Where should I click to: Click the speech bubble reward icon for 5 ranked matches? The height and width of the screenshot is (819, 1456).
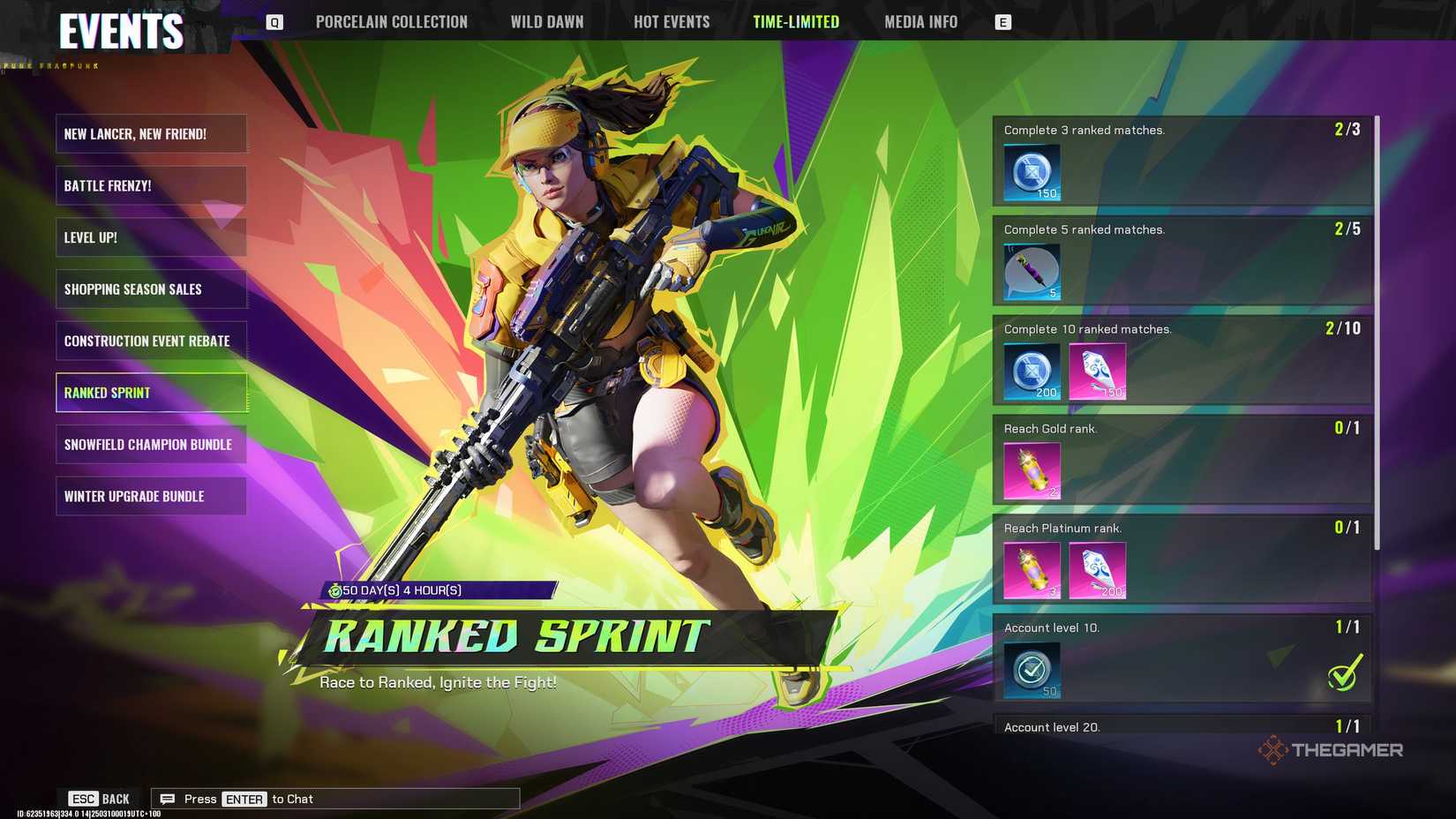(x=1031, y=272)
